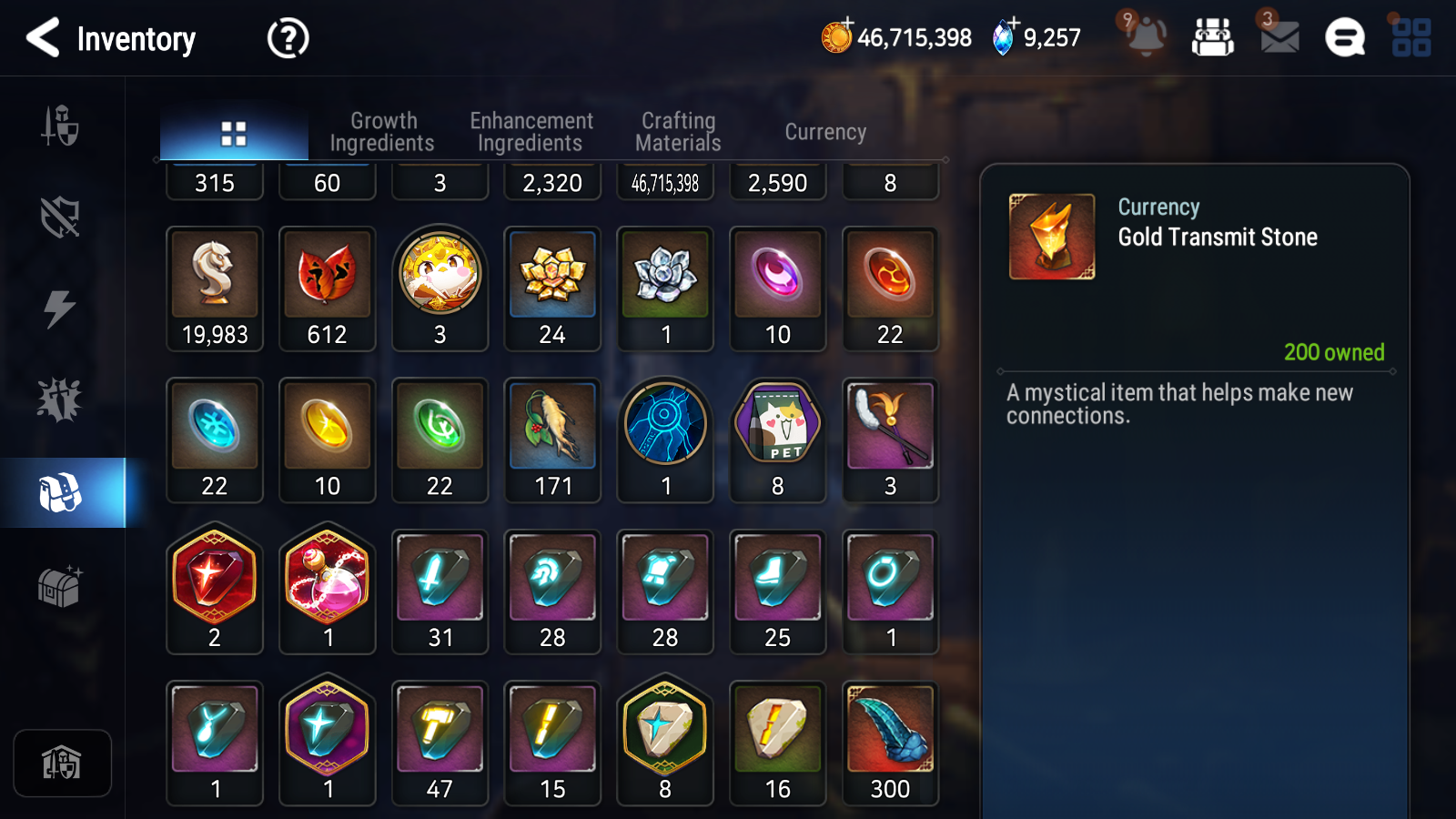This screenshot has width=1456, height=819.
Task: Open the four-squares main menu
Action: (1410, 38)
